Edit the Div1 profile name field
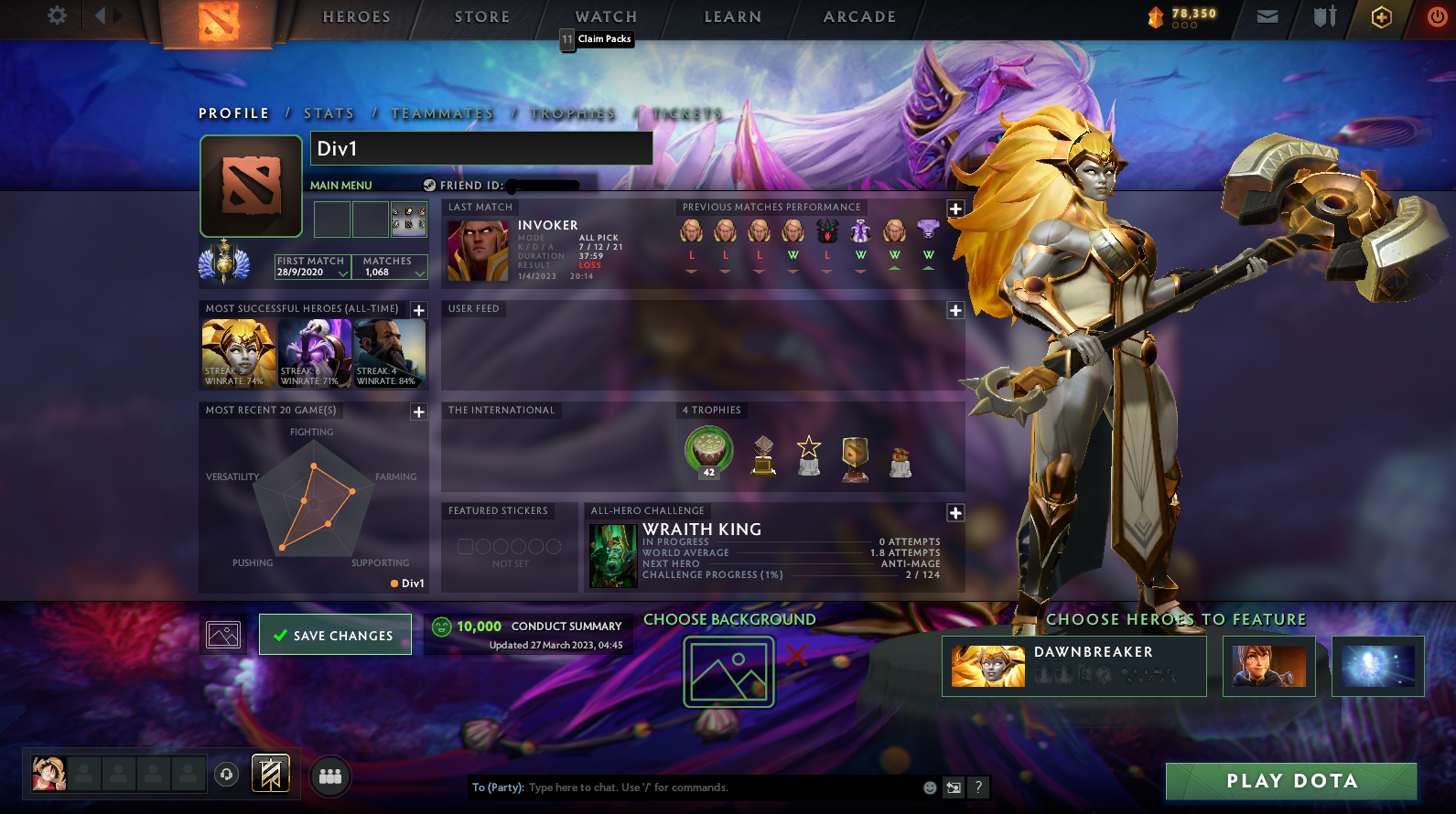This screenshot has width=1456, height=814. [481, 148]
